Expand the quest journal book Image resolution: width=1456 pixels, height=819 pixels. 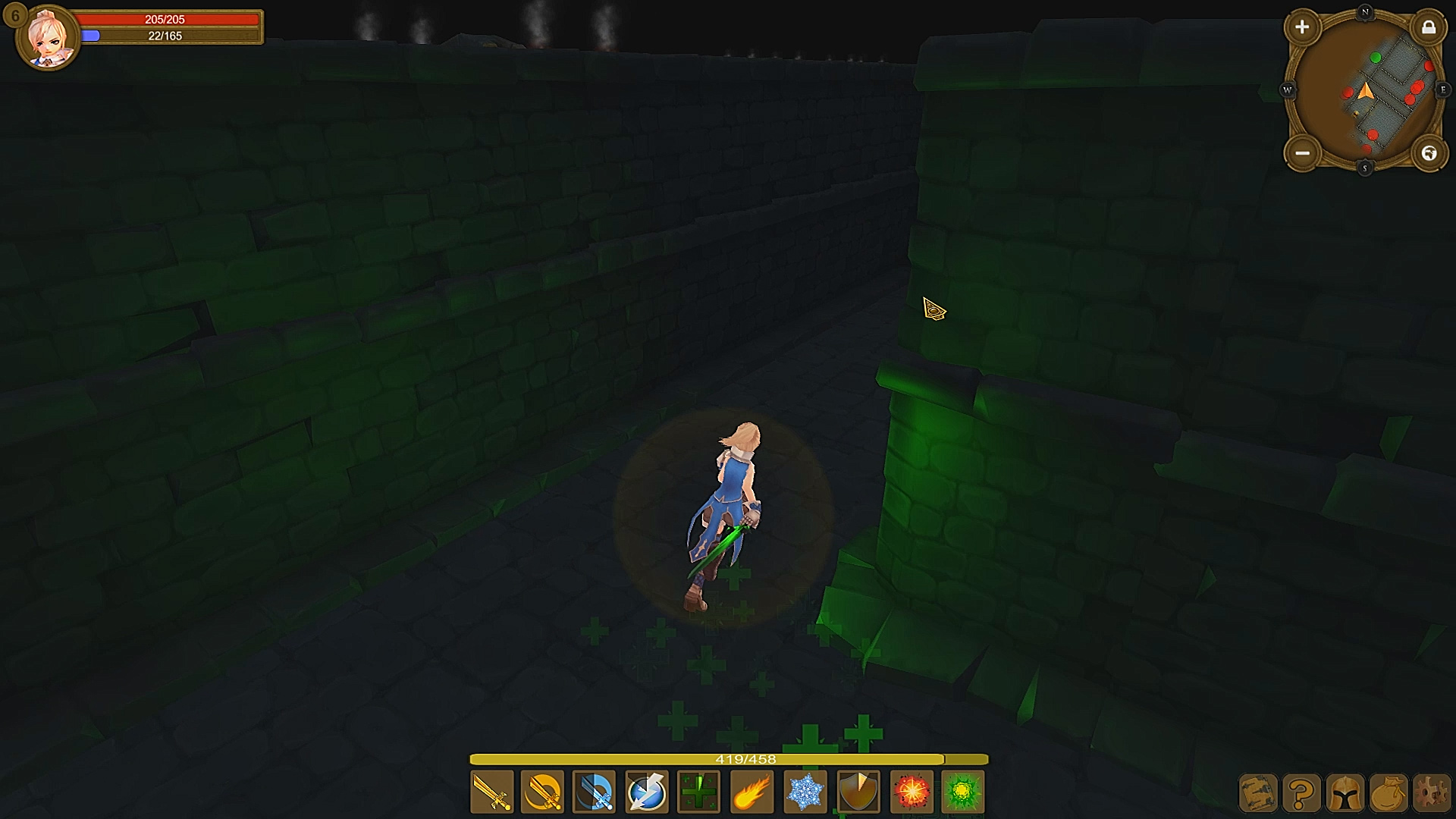[1260, 793]
